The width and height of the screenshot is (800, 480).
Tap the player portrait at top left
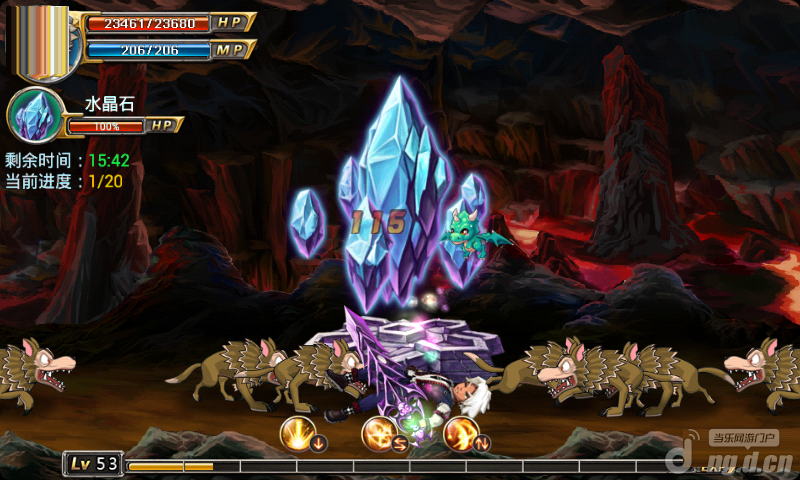[43, 42]
